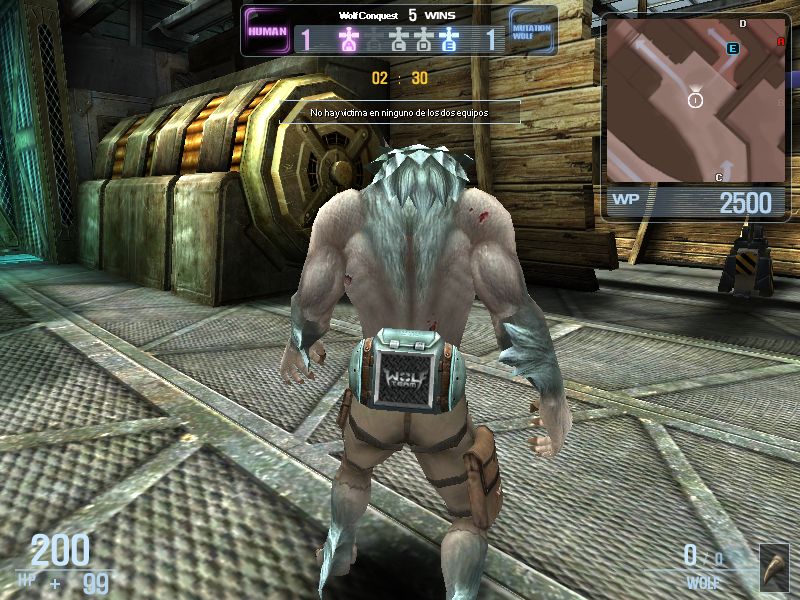Click the Mutation Wolf team badge
This screenshot has width=800, height=600.
click(531, 31)
